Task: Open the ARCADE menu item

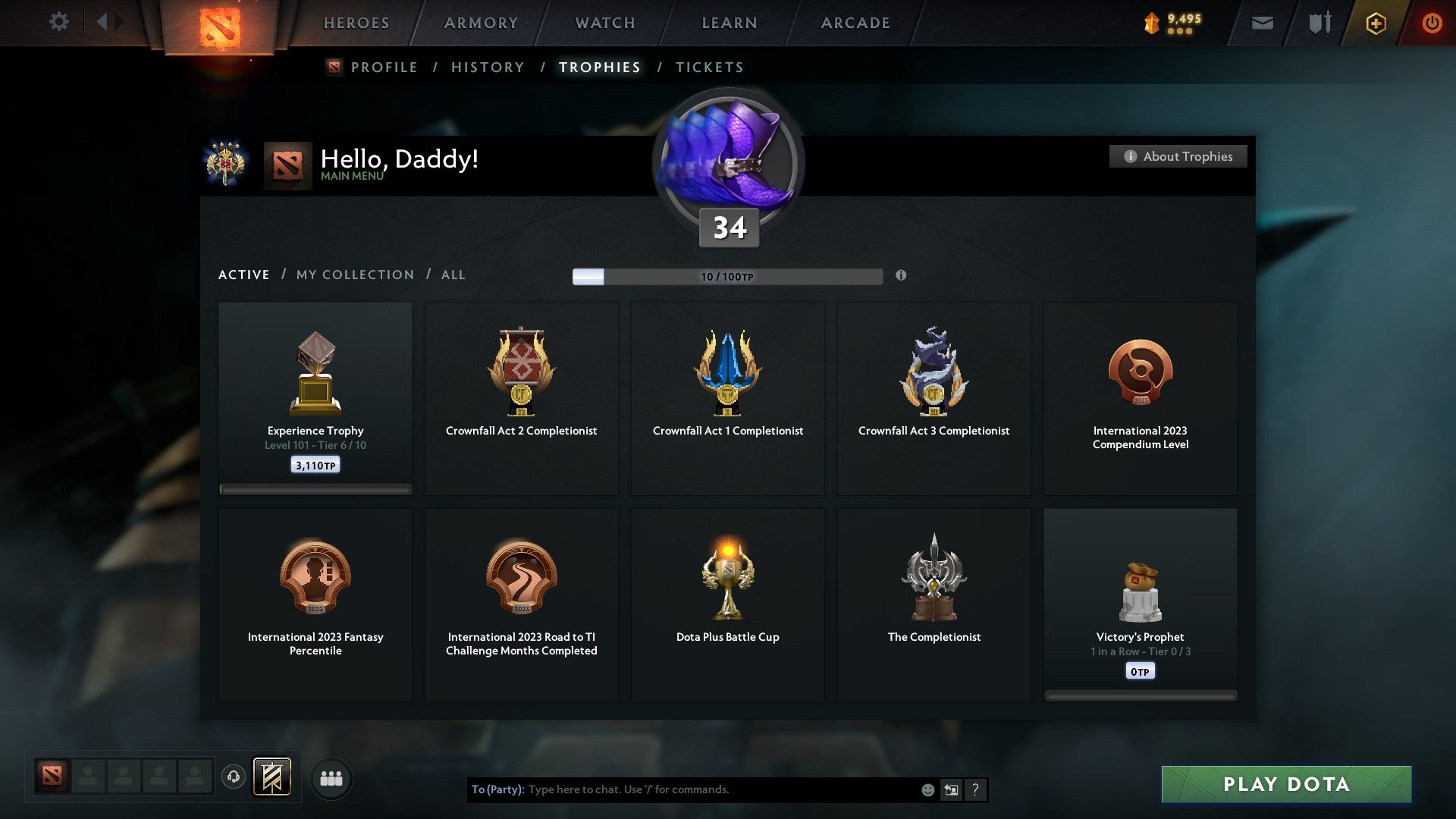Action: pyautogui.click(x=855, y=23)
